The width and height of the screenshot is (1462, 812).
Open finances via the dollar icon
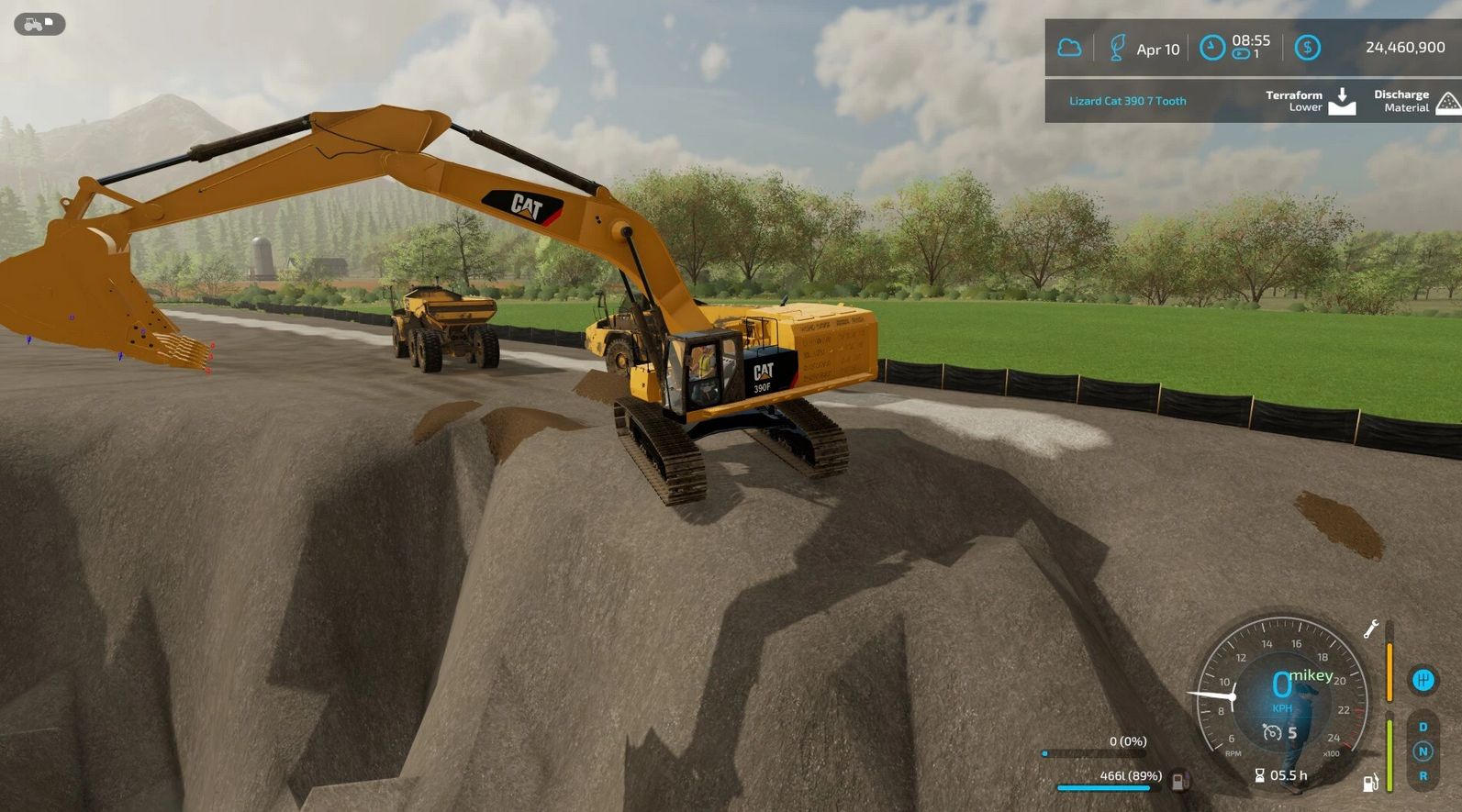pos(1307,48)
